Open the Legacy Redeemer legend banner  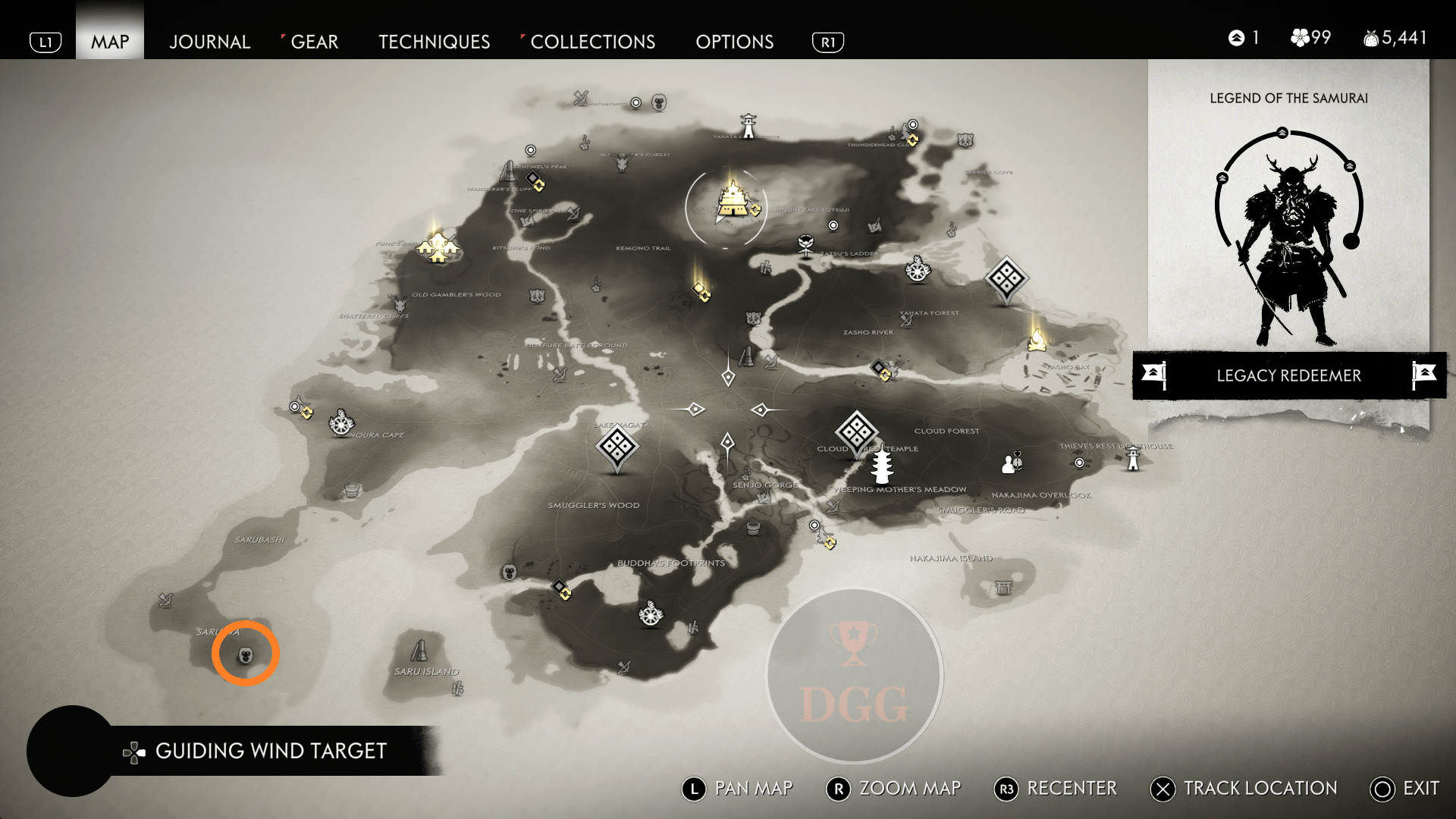pyautogui.click(x=1288, y=375)
